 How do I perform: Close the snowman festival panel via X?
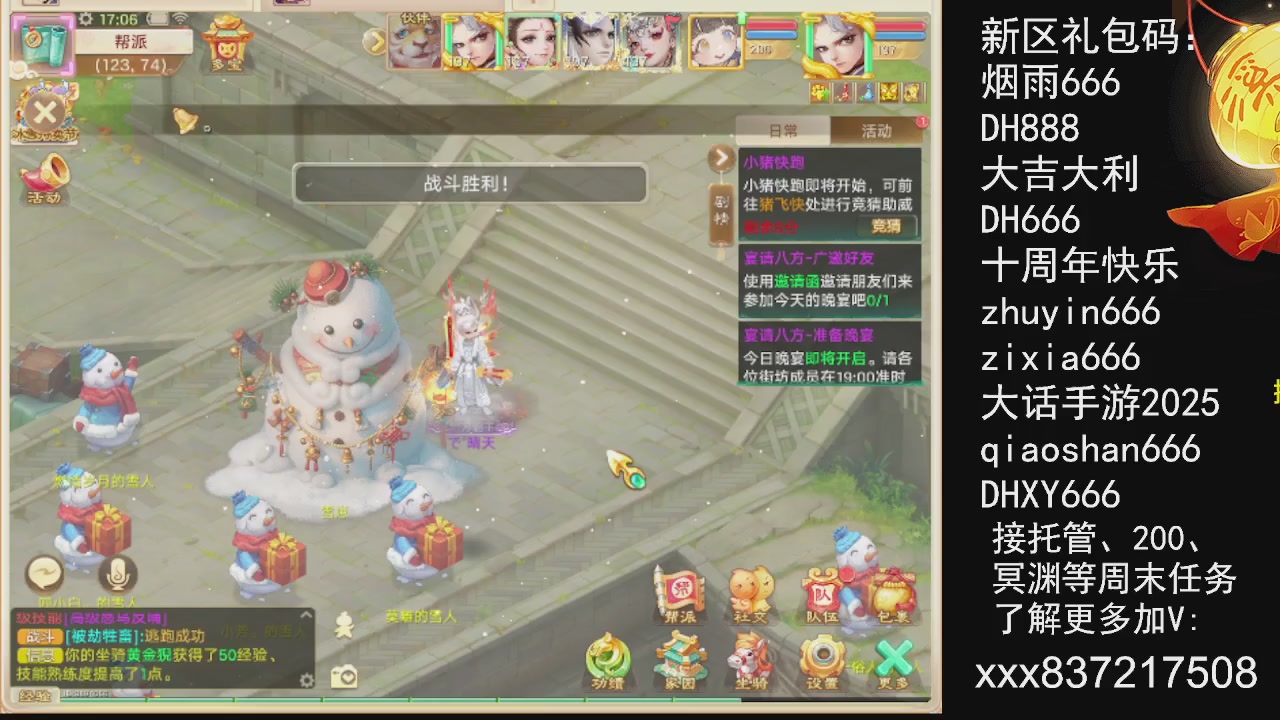pyautogui.click(x=45, y=113)
